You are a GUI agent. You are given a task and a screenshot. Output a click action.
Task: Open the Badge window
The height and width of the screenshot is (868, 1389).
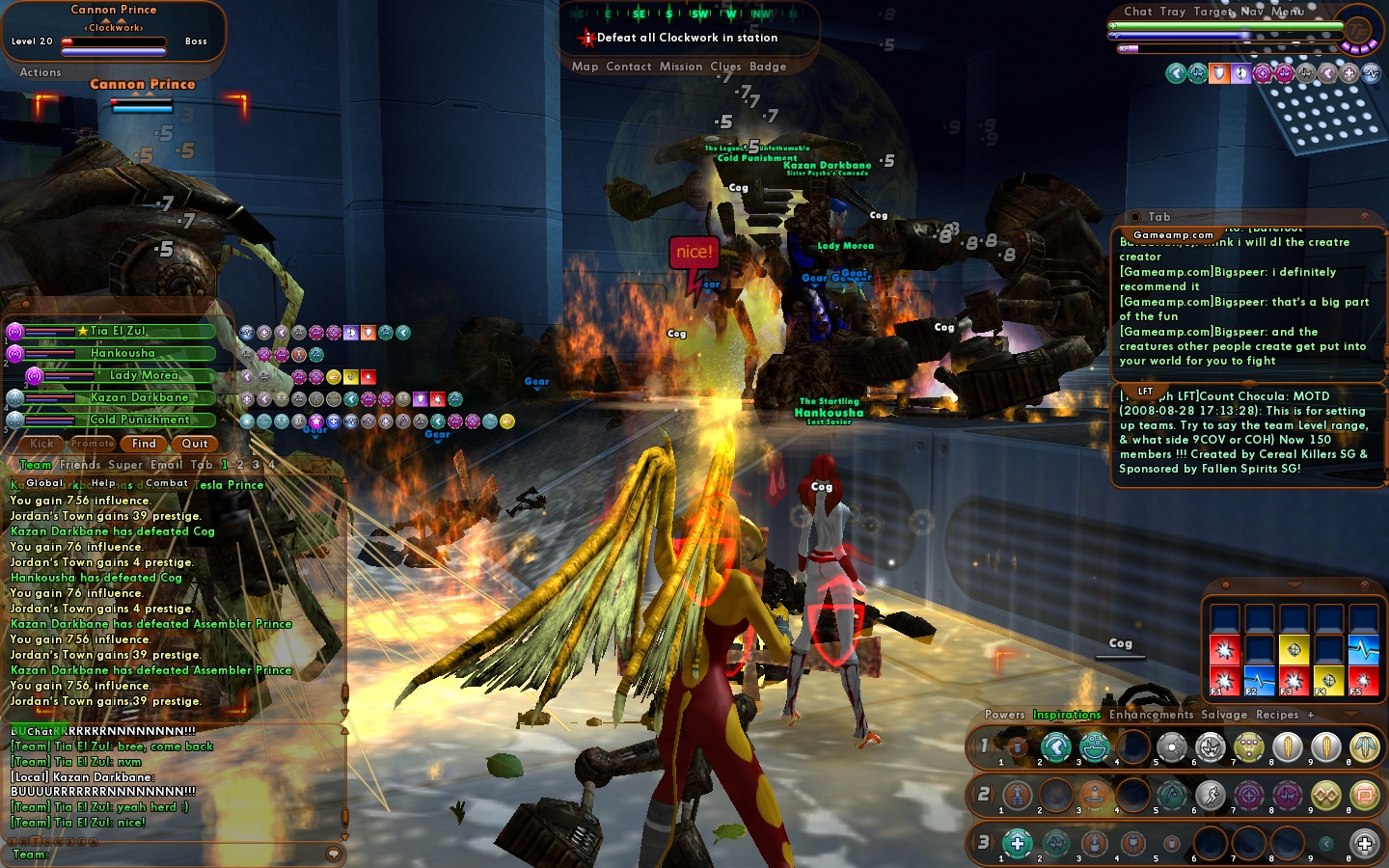[768, 67]
